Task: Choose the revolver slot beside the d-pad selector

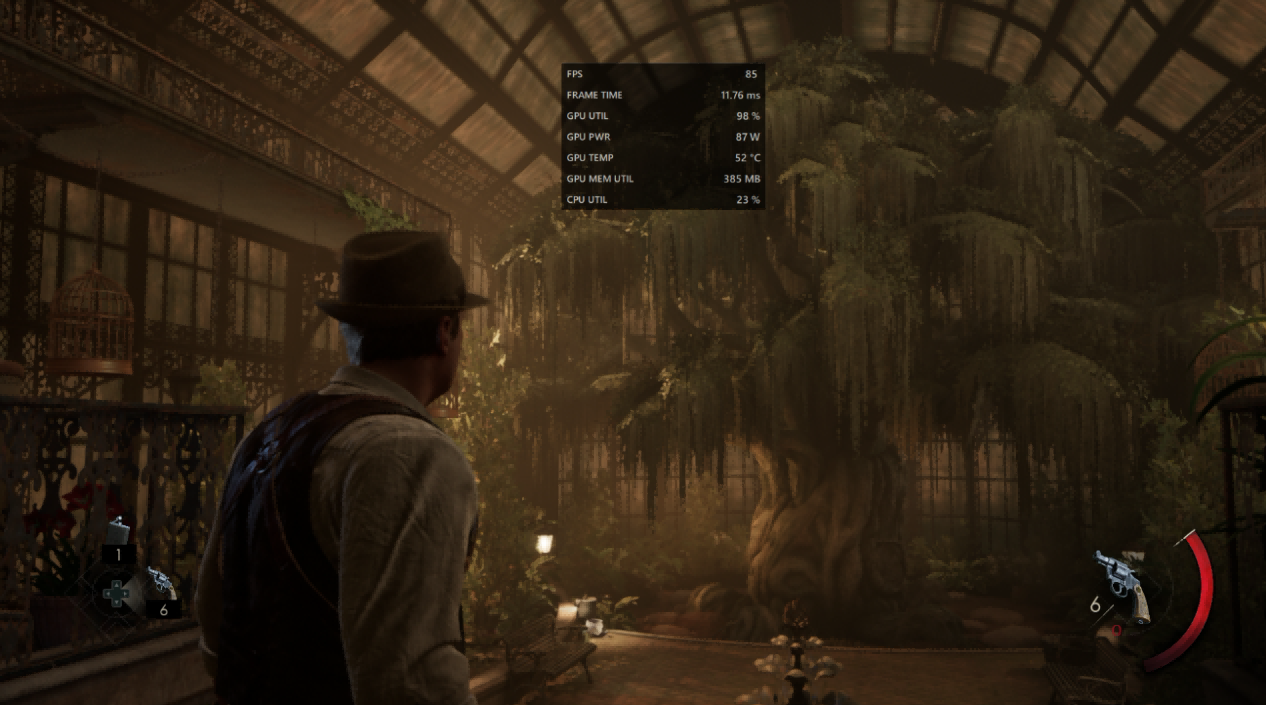Action: pos(160,583)
